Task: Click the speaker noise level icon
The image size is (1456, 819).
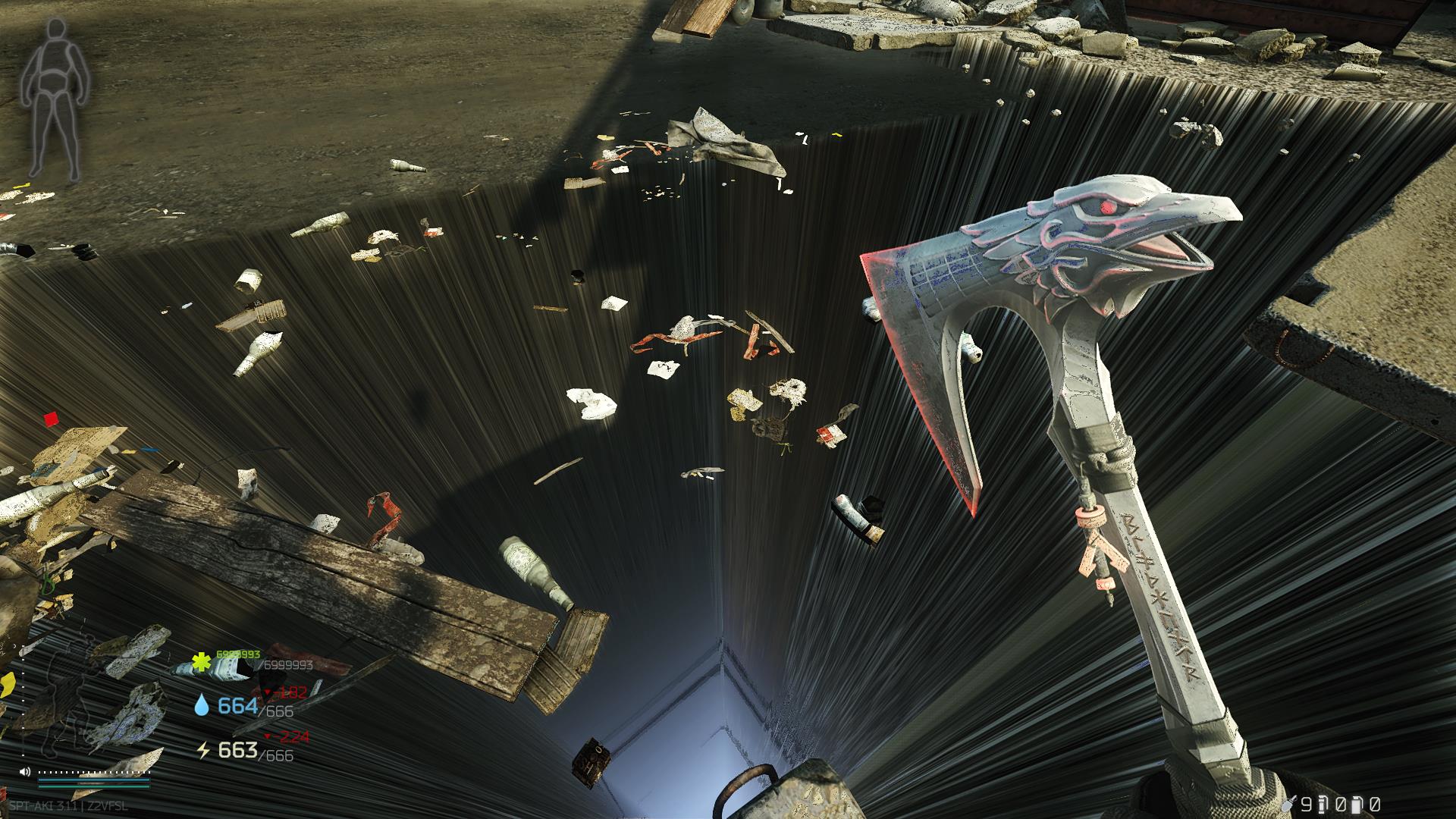Action: click(x=25, y=772)
